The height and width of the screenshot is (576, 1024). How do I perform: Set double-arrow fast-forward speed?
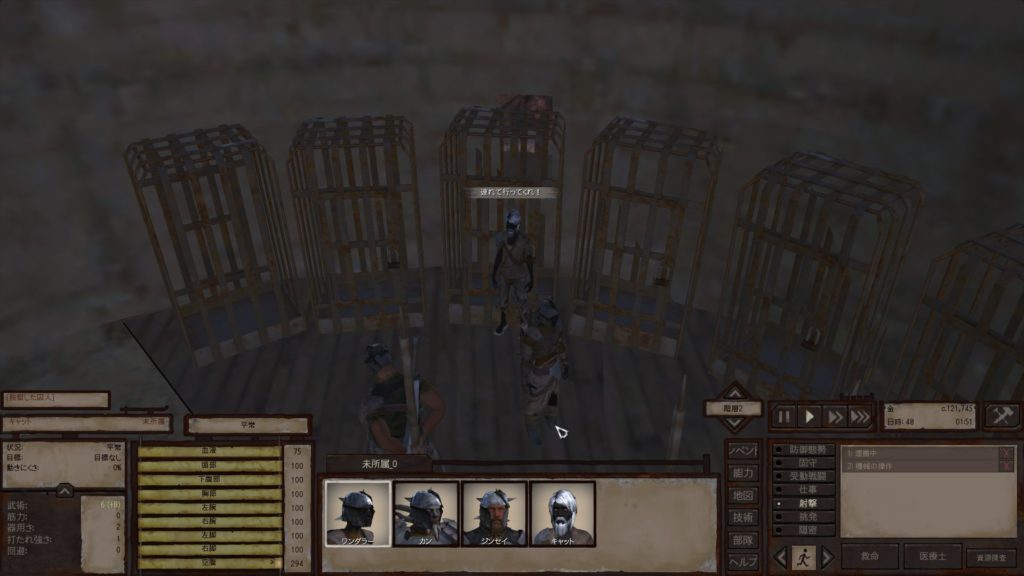click(x=835, y=416)
